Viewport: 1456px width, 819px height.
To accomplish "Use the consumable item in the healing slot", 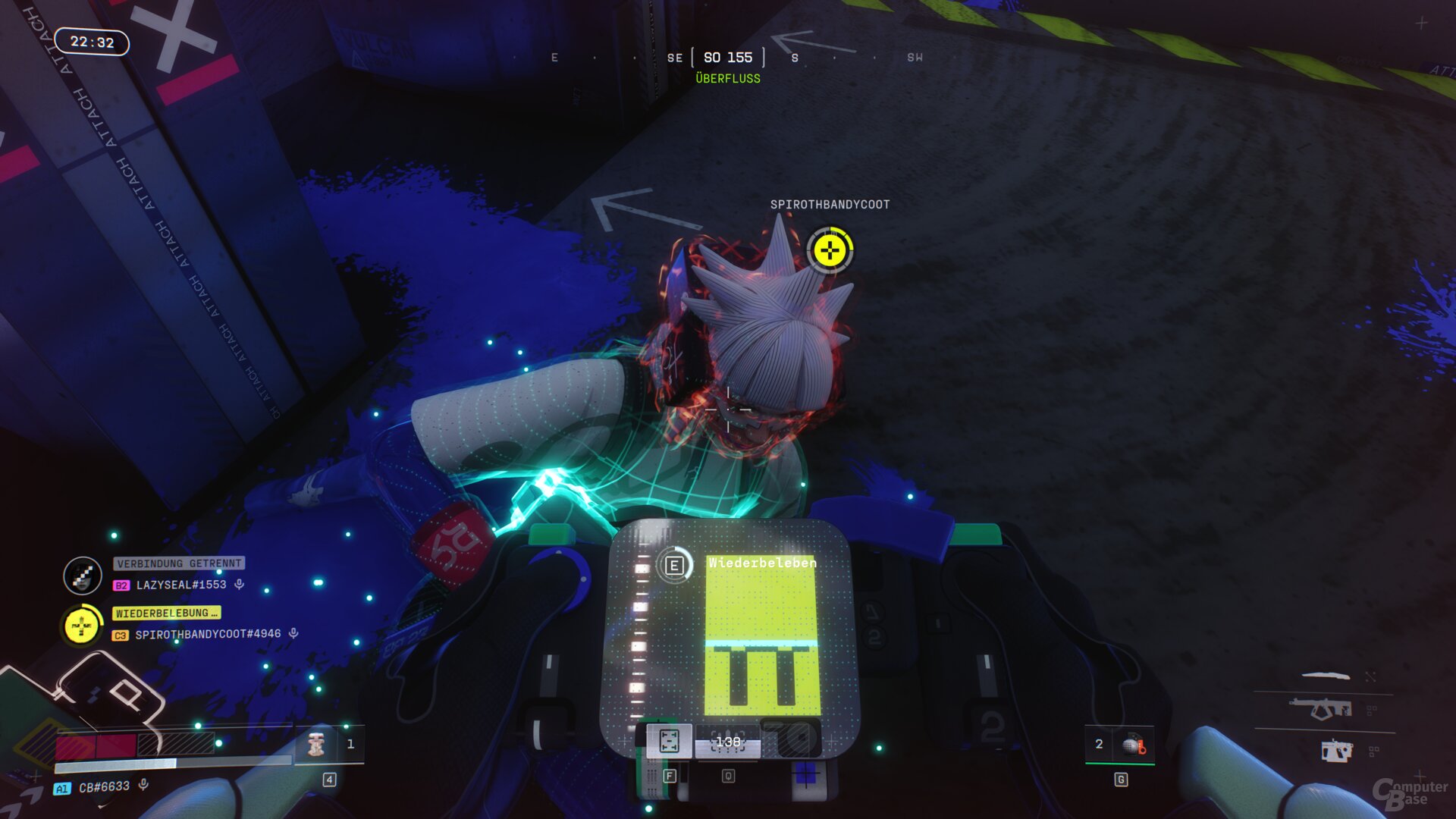I will coord(316,745).
